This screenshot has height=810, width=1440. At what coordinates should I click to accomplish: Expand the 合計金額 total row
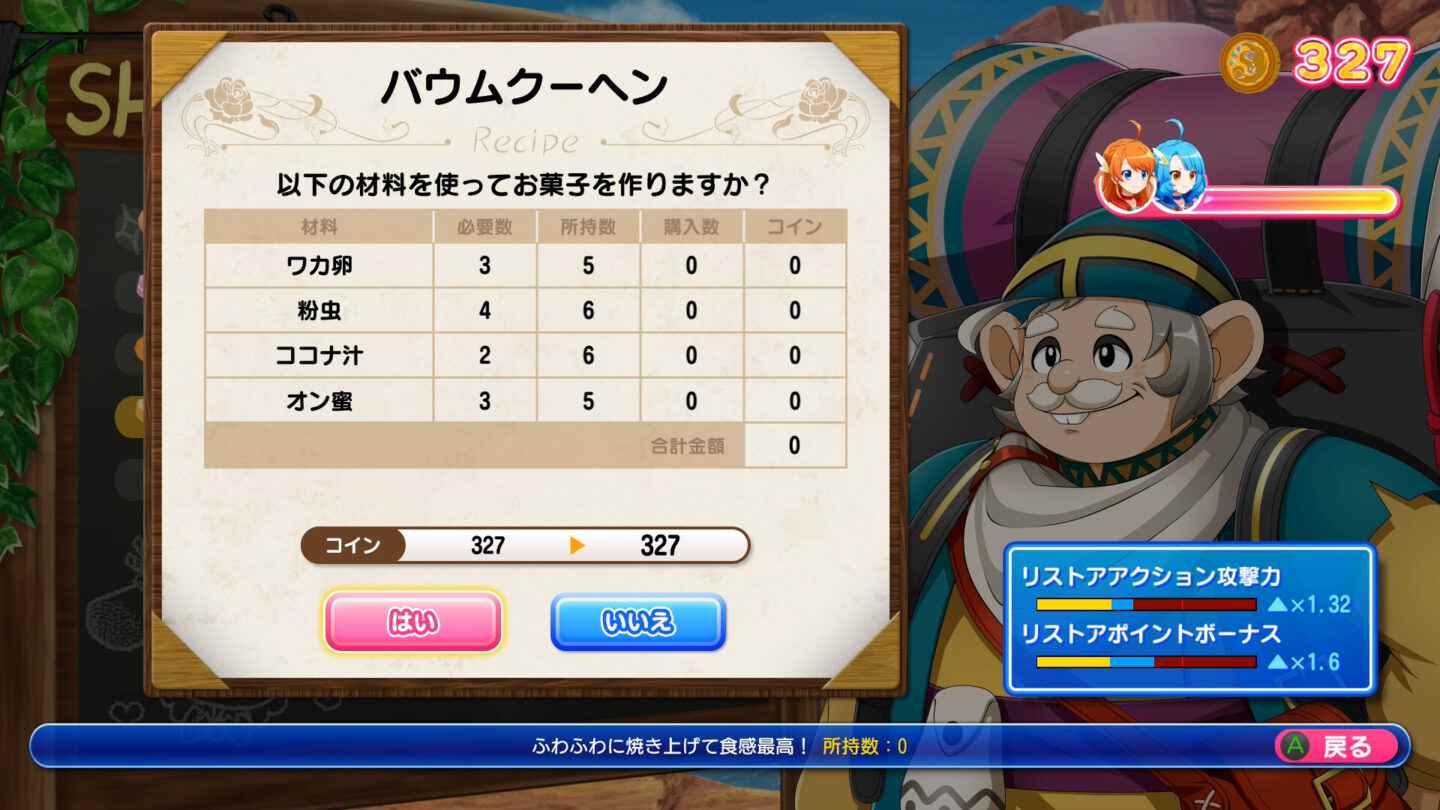pyautogui.click(x=688, y=444)
